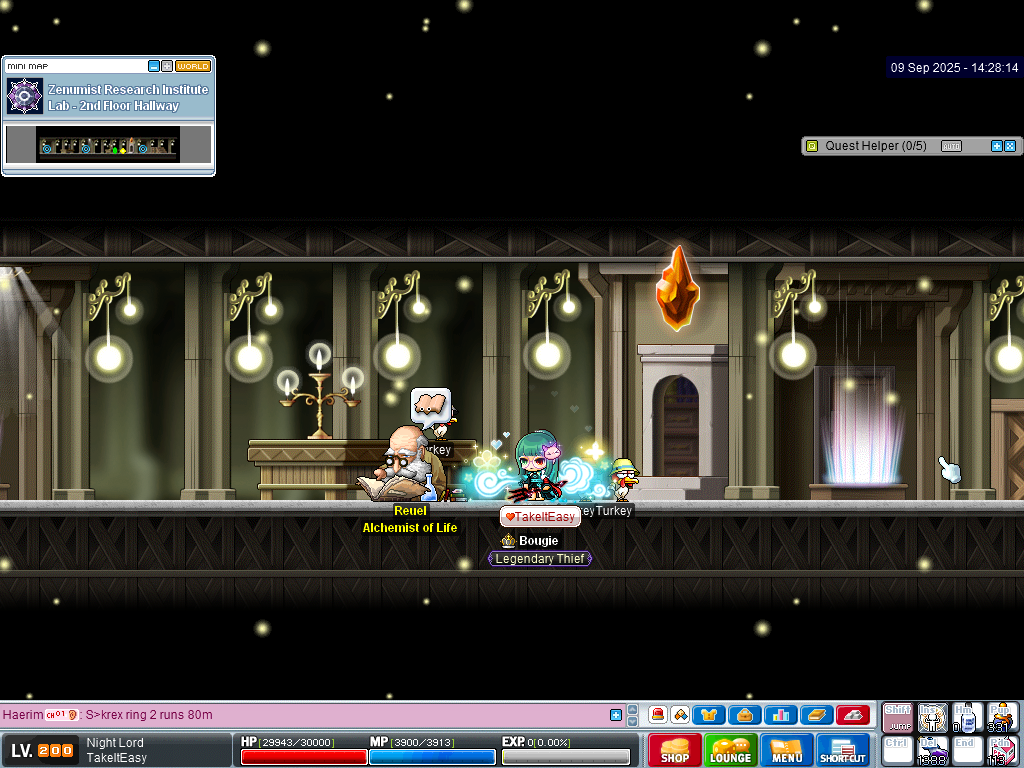Screen dimensions: 1024x768
Task: Click the Haerim chat message line
Action: tap(300, 715)
